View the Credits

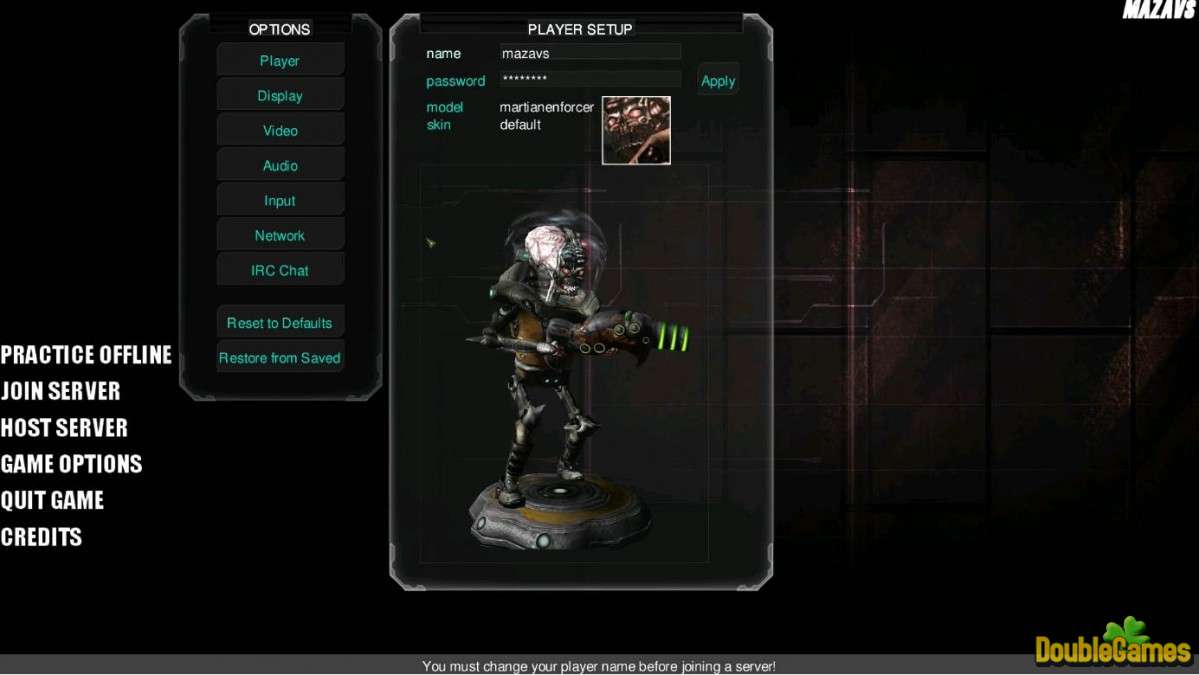[41, 537]
